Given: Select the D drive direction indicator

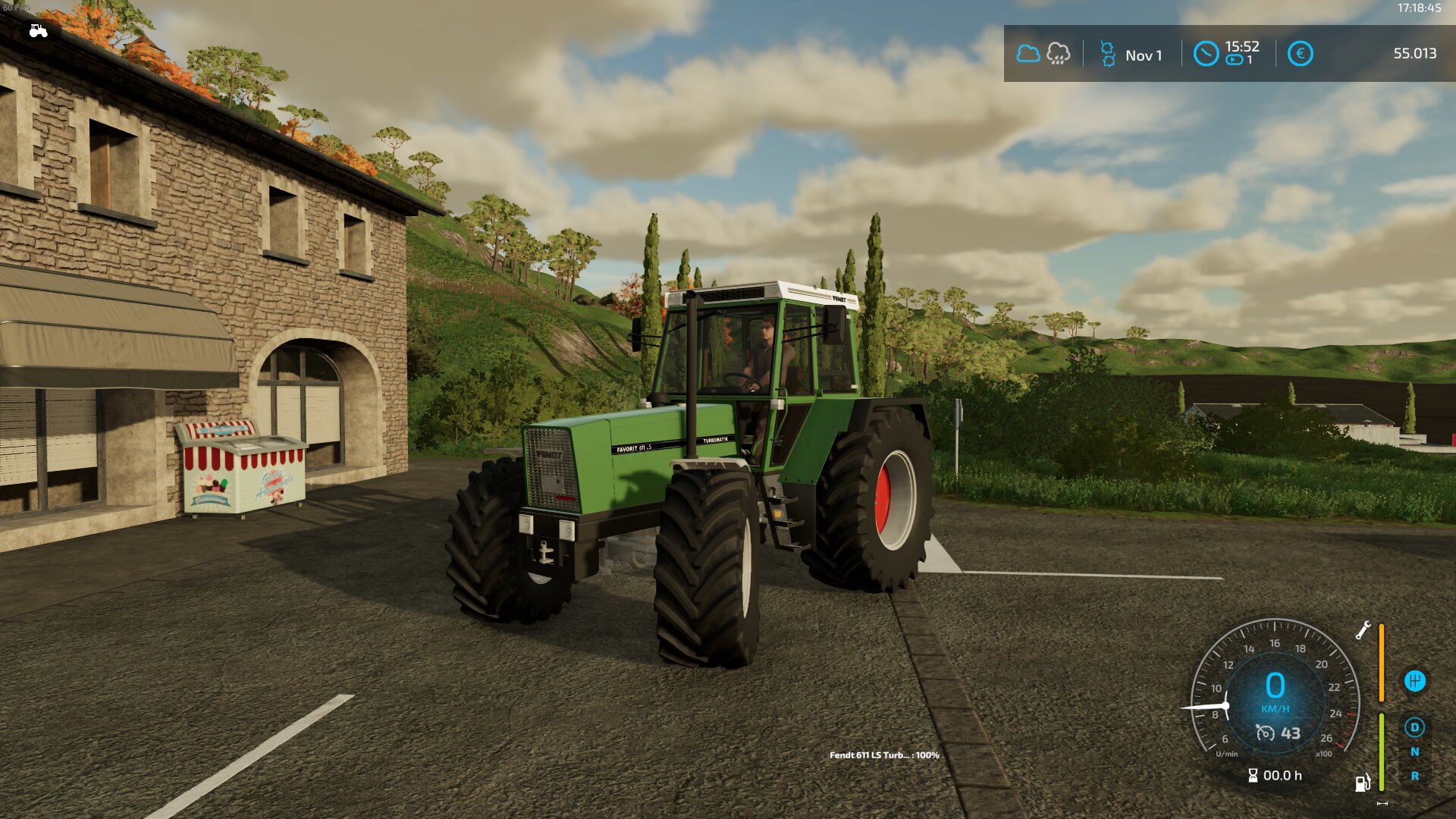Looking at the screenshot, I should [1414, 727].
